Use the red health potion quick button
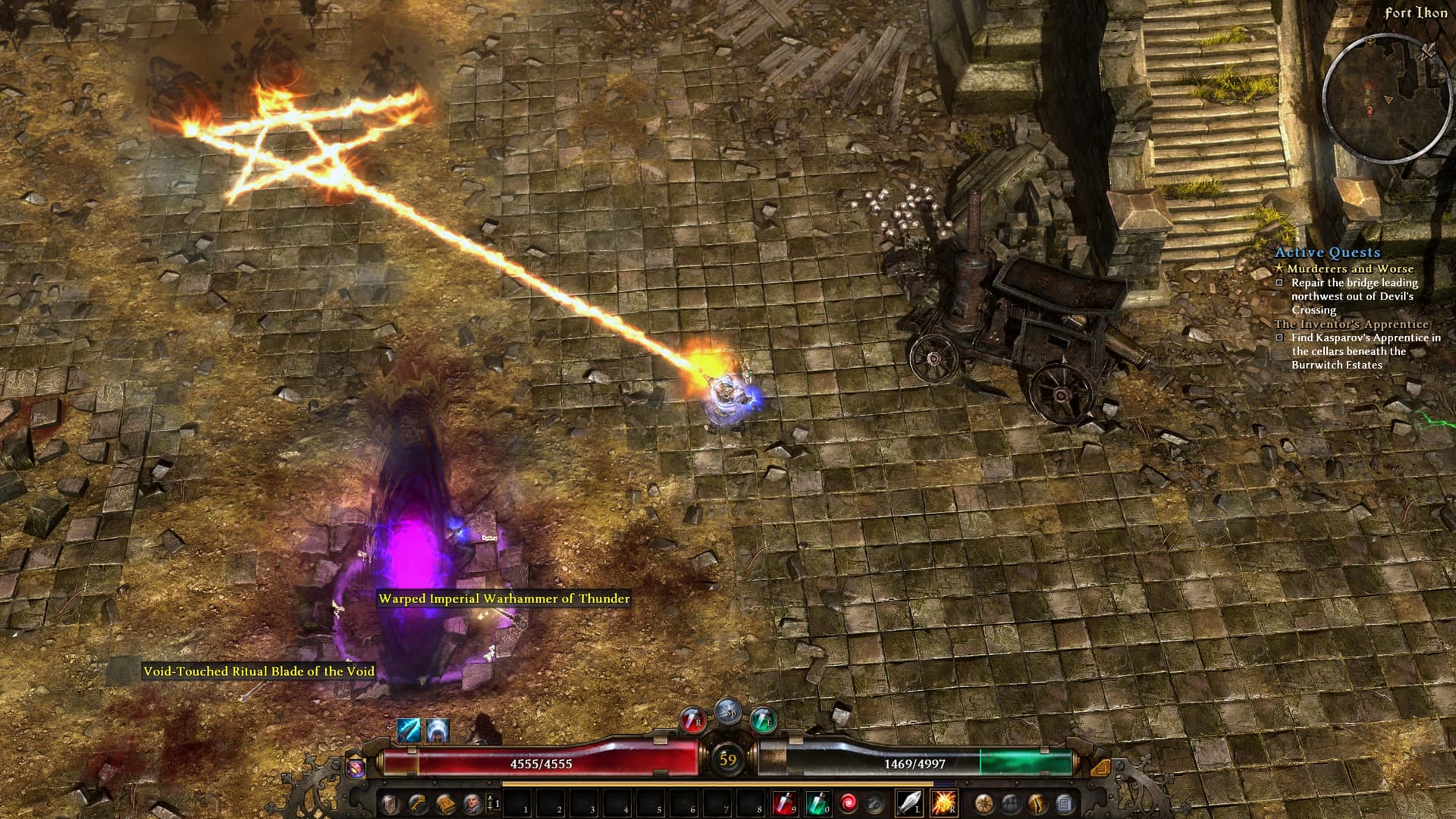1456x819 pixels. [692, 720]
